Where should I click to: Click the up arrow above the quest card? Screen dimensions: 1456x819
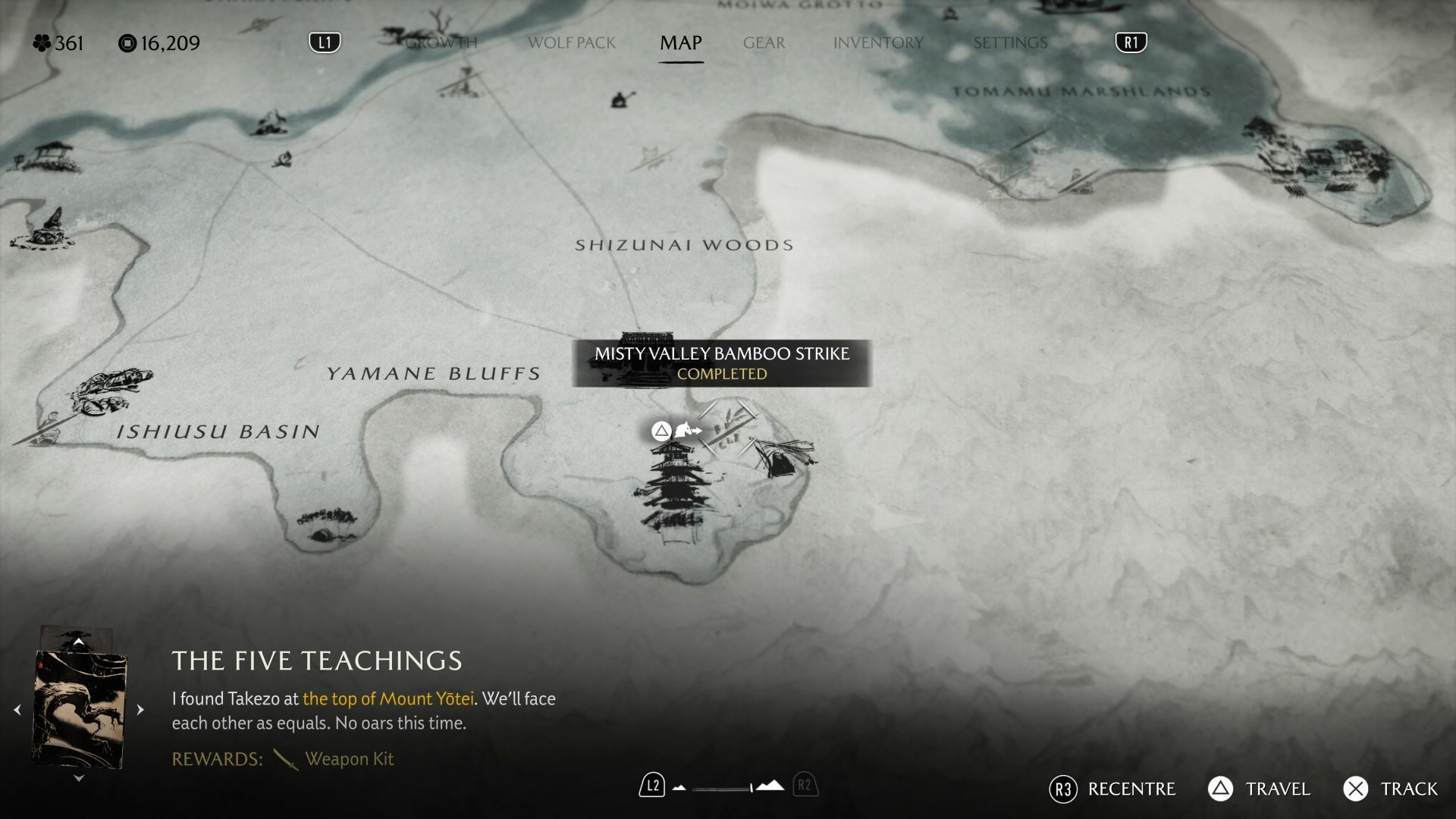78,642
